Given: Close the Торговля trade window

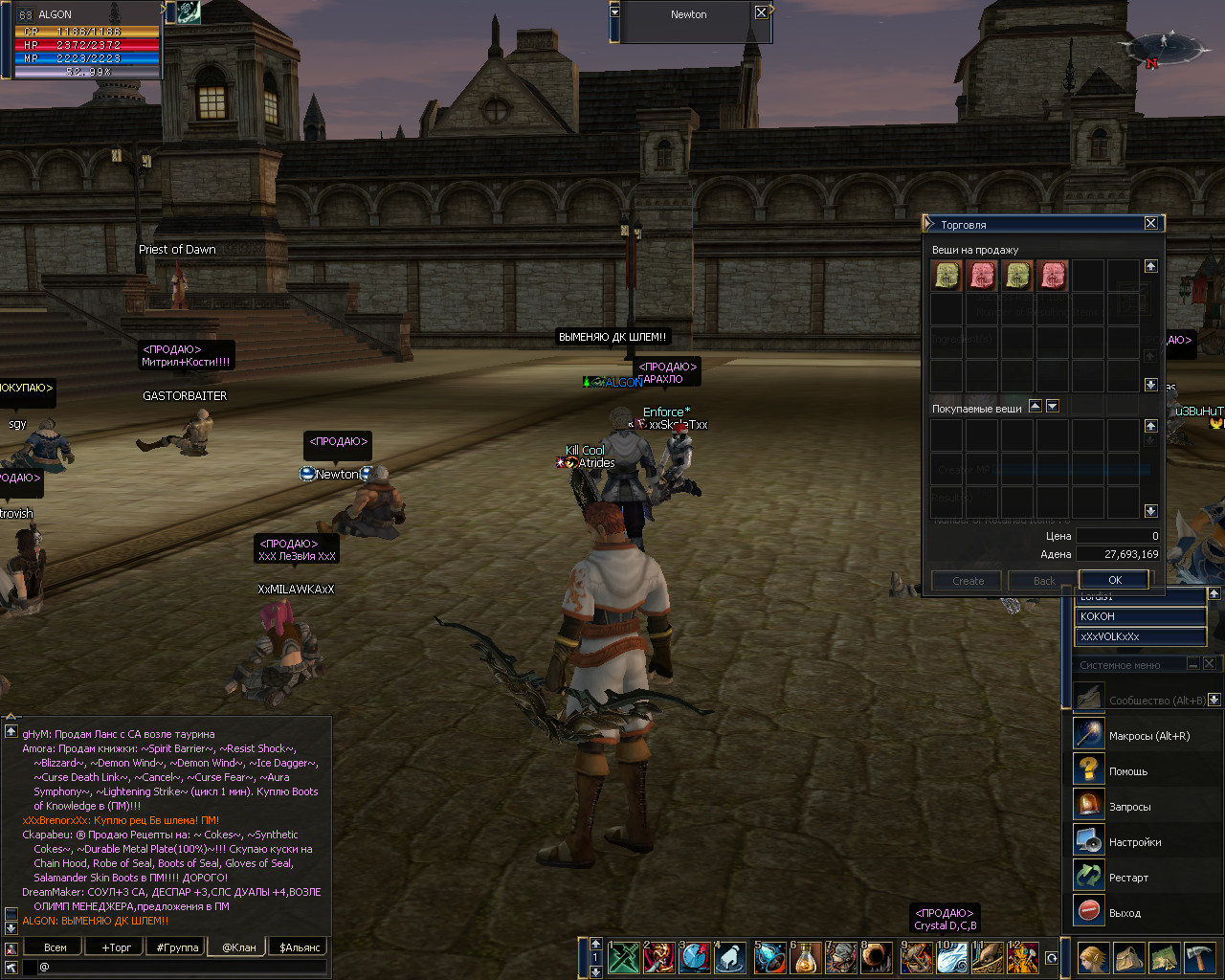Looking at the screenshot, I should tap(1150, 223).
